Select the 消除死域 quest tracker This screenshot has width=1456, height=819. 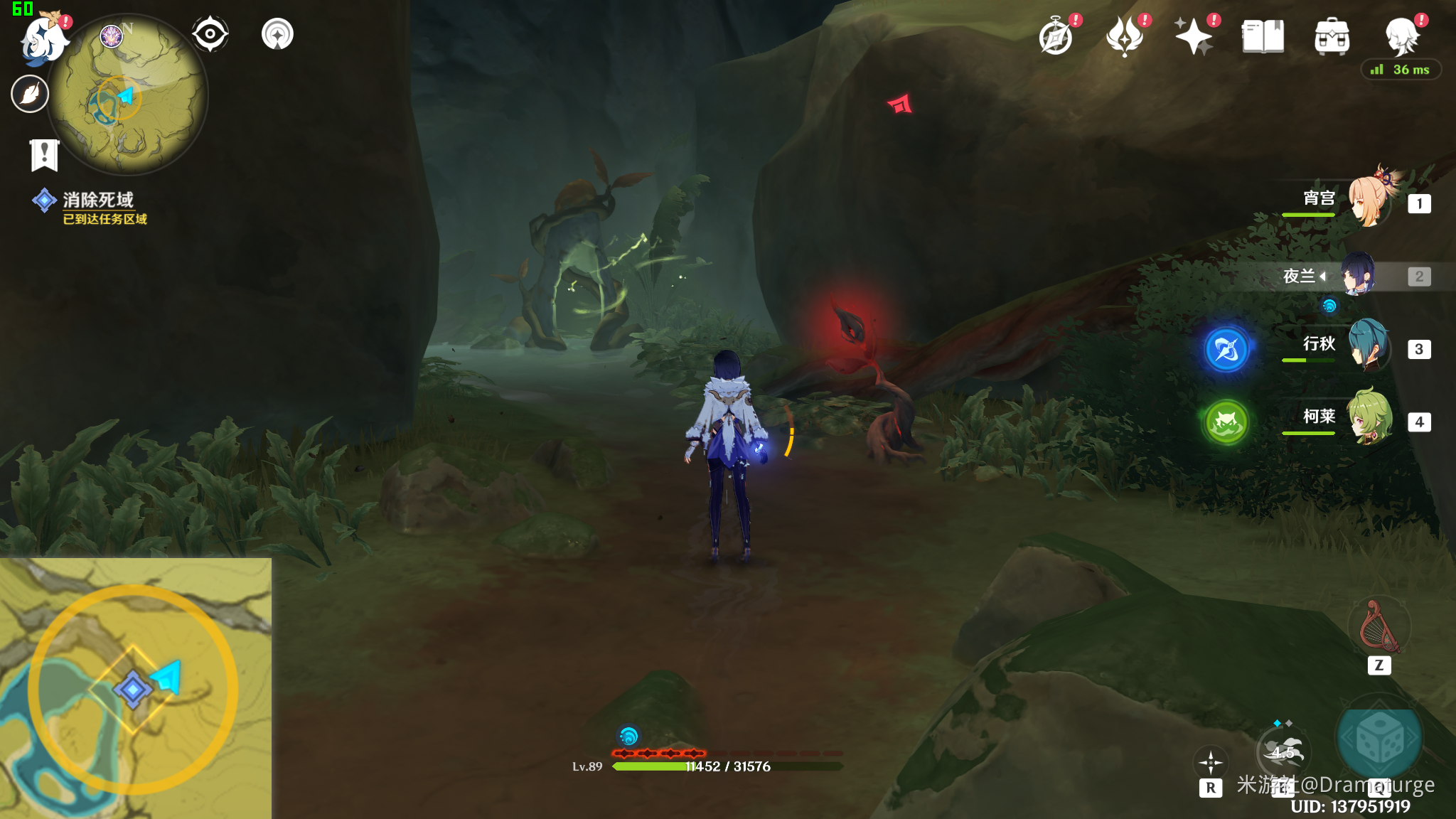tap(97, 200)
